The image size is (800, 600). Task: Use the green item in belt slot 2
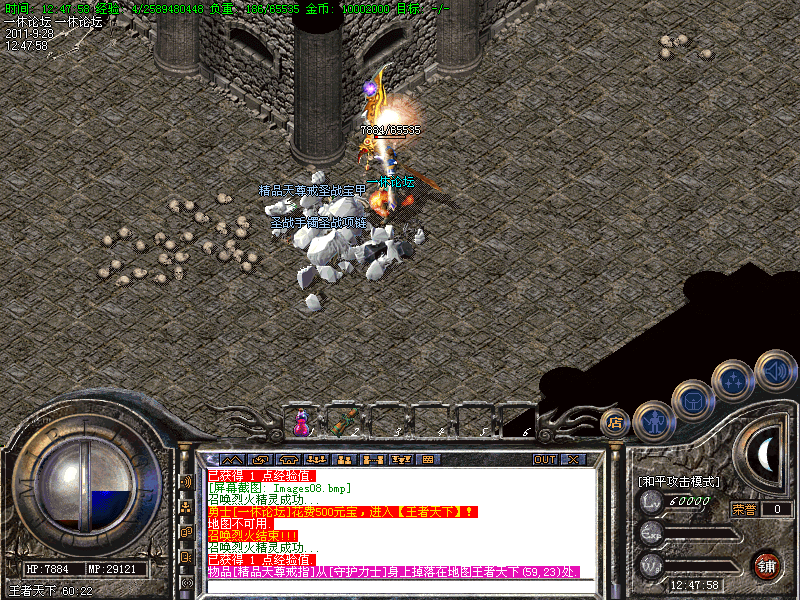point(343,422)
